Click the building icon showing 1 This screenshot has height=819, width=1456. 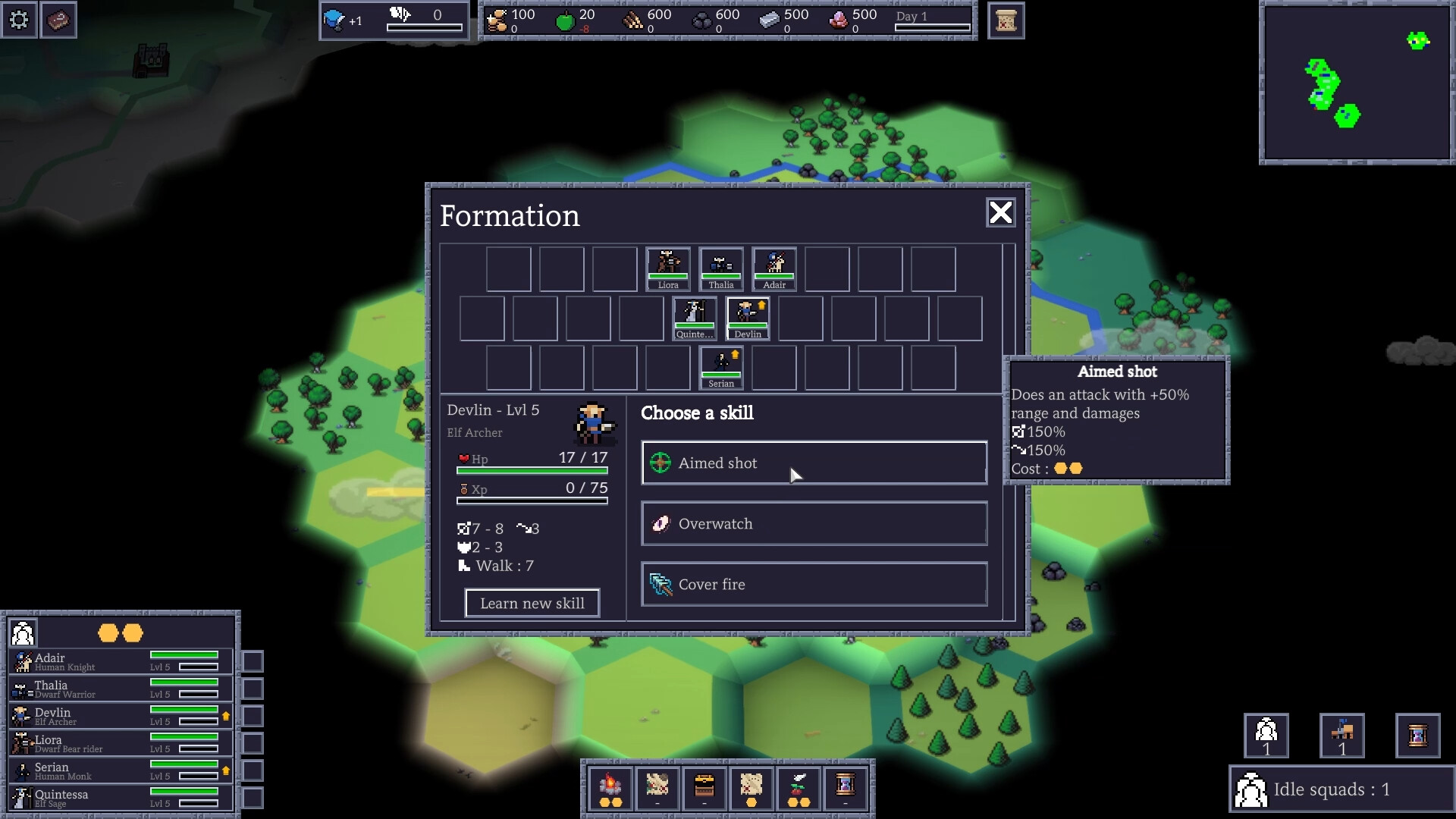click(1343, 734)
